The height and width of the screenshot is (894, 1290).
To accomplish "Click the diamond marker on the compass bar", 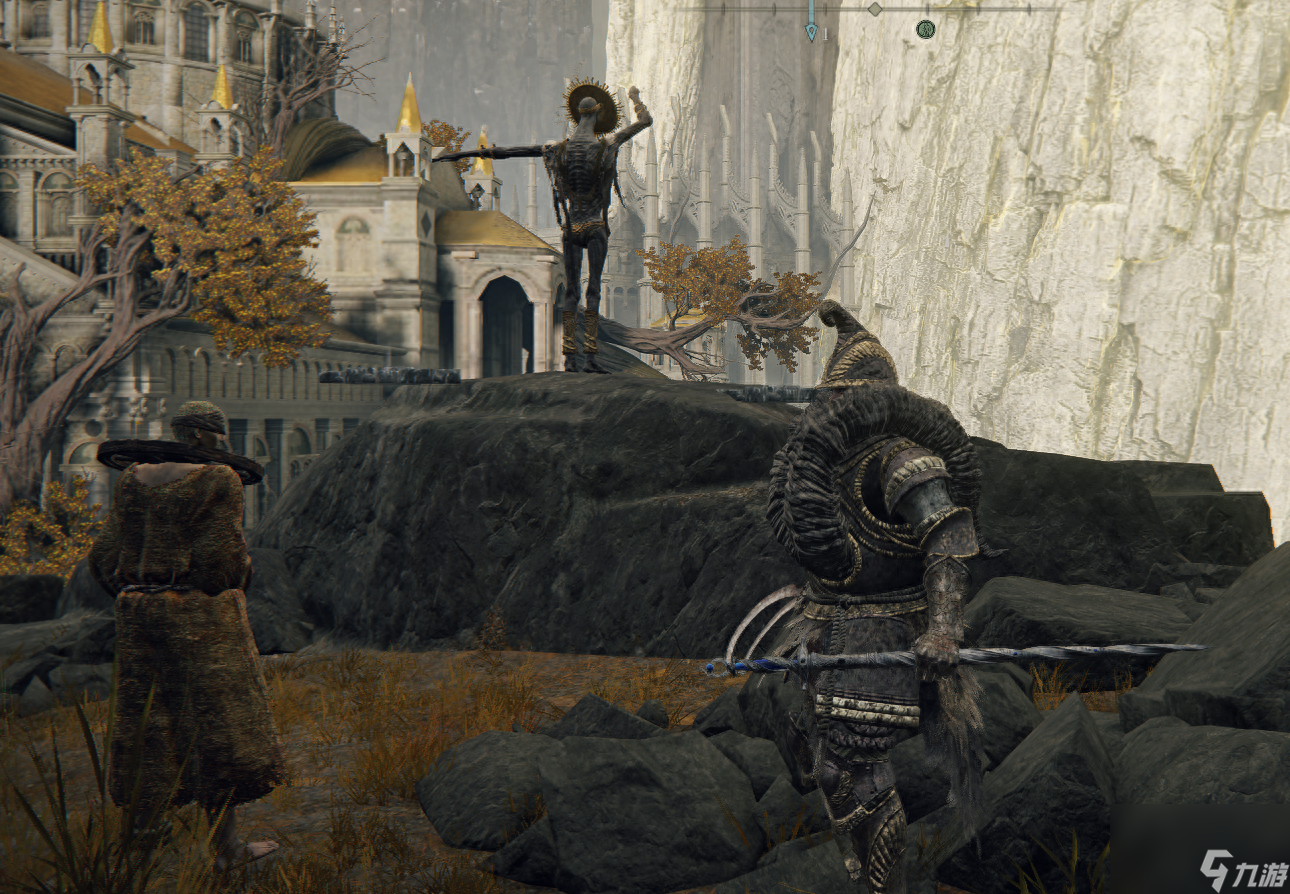I will tap(875, 9).
